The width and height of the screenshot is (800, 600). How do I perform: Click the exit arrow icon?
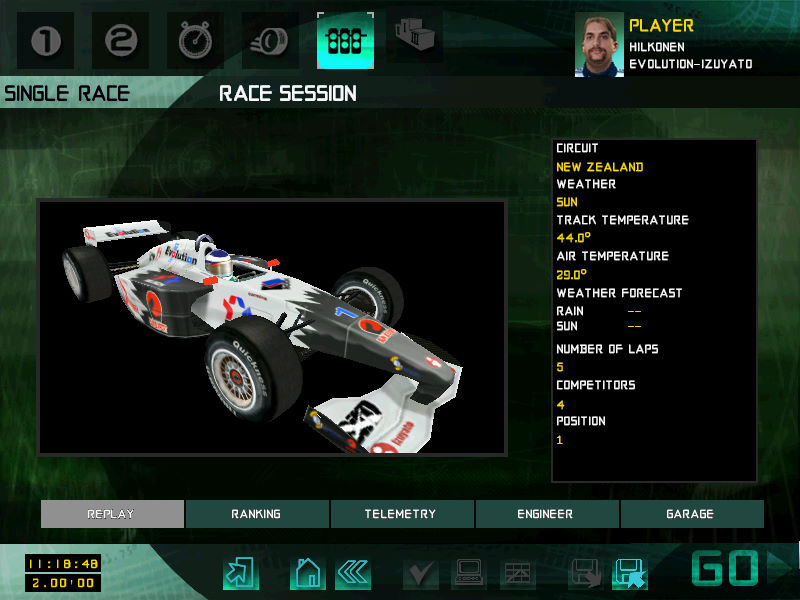coord(240,573)
